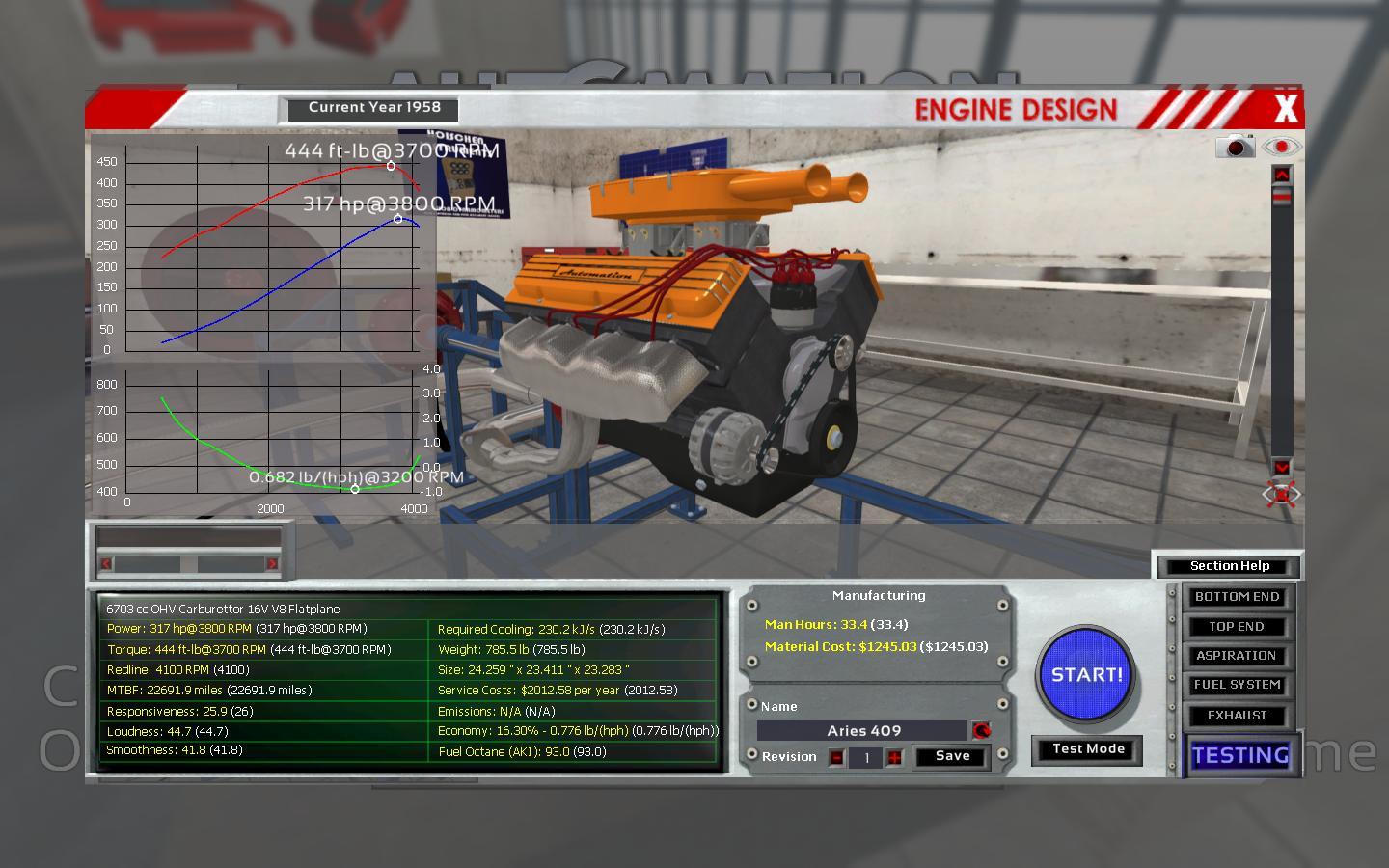Open the Fuel System section
1389x868 pixels.
point(1237,685)
